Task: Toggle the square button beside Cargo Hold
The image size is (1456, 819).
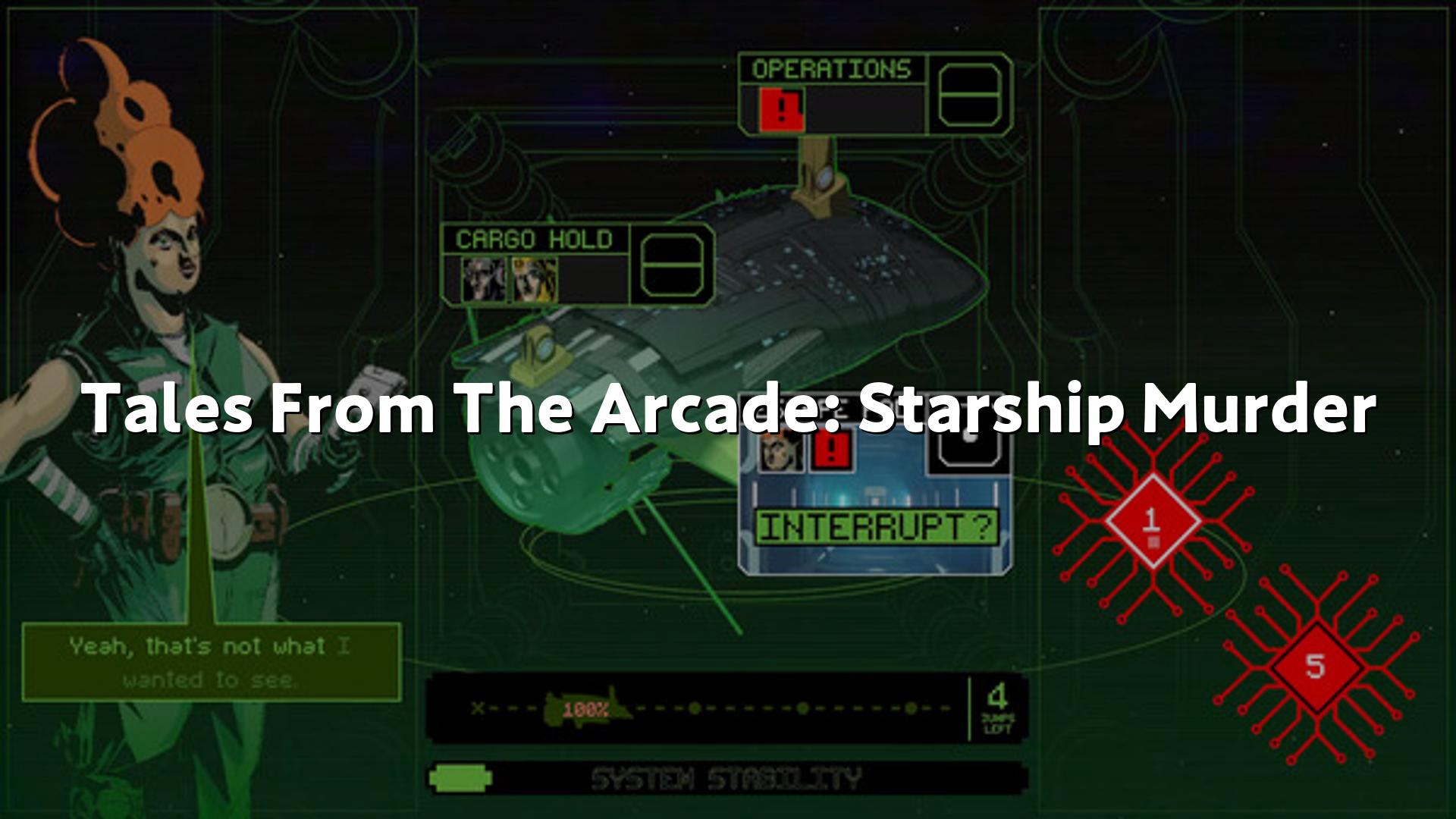Action: pyautogui.click(x=672, y=265)
